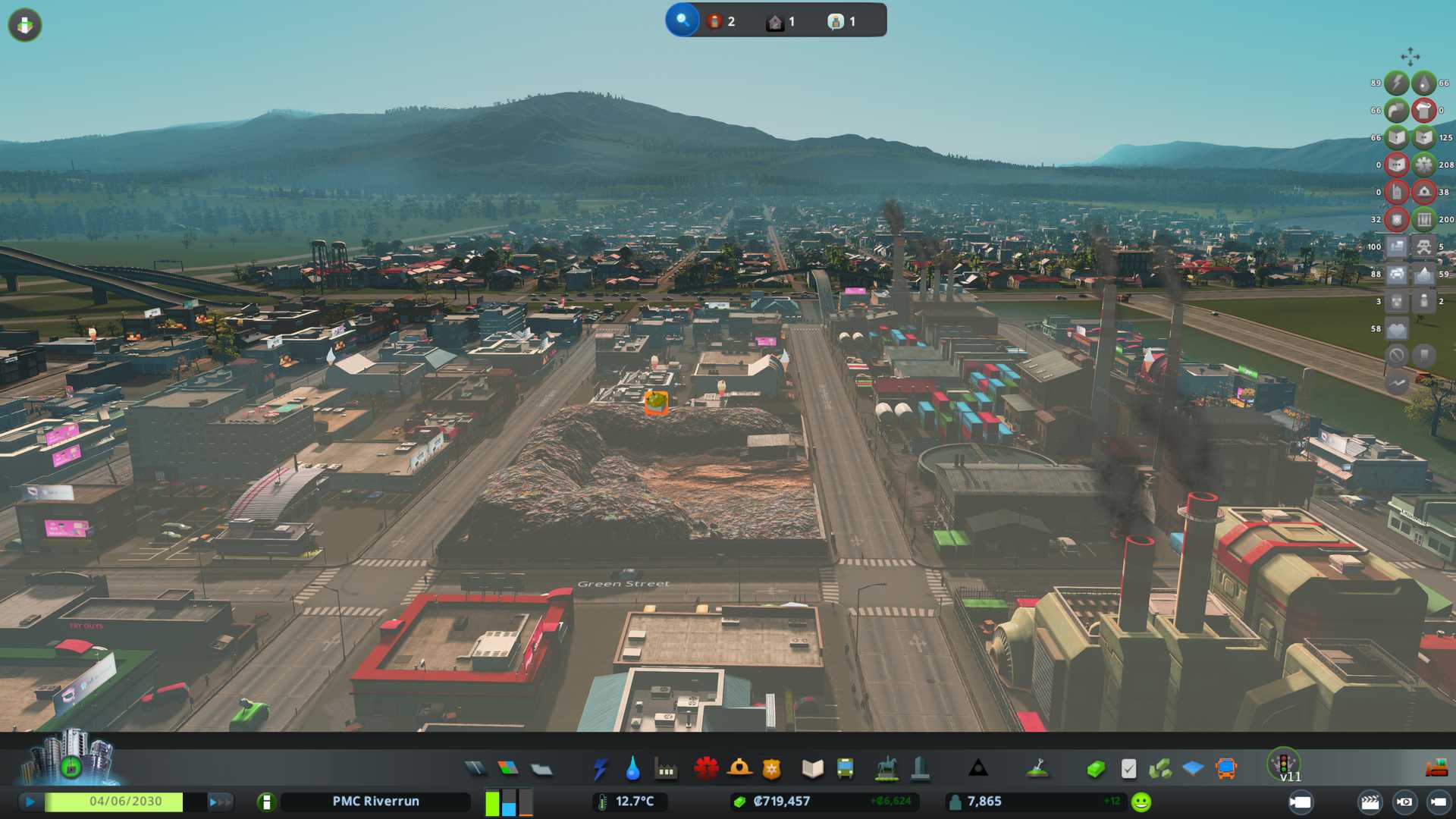The height and width of the screenshot is (819, 1456).
Task: Click the city name PMC Riverrun
Action: click(x=375, y=802)
